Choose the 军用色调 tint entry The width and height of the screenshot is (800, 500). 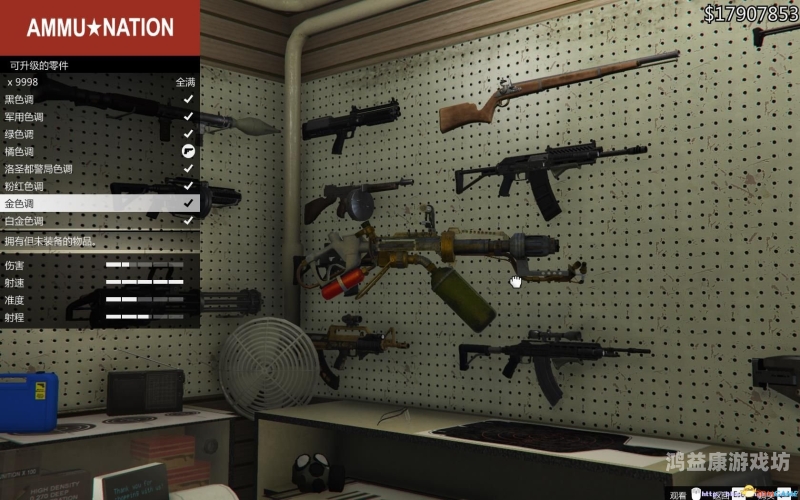100,116
